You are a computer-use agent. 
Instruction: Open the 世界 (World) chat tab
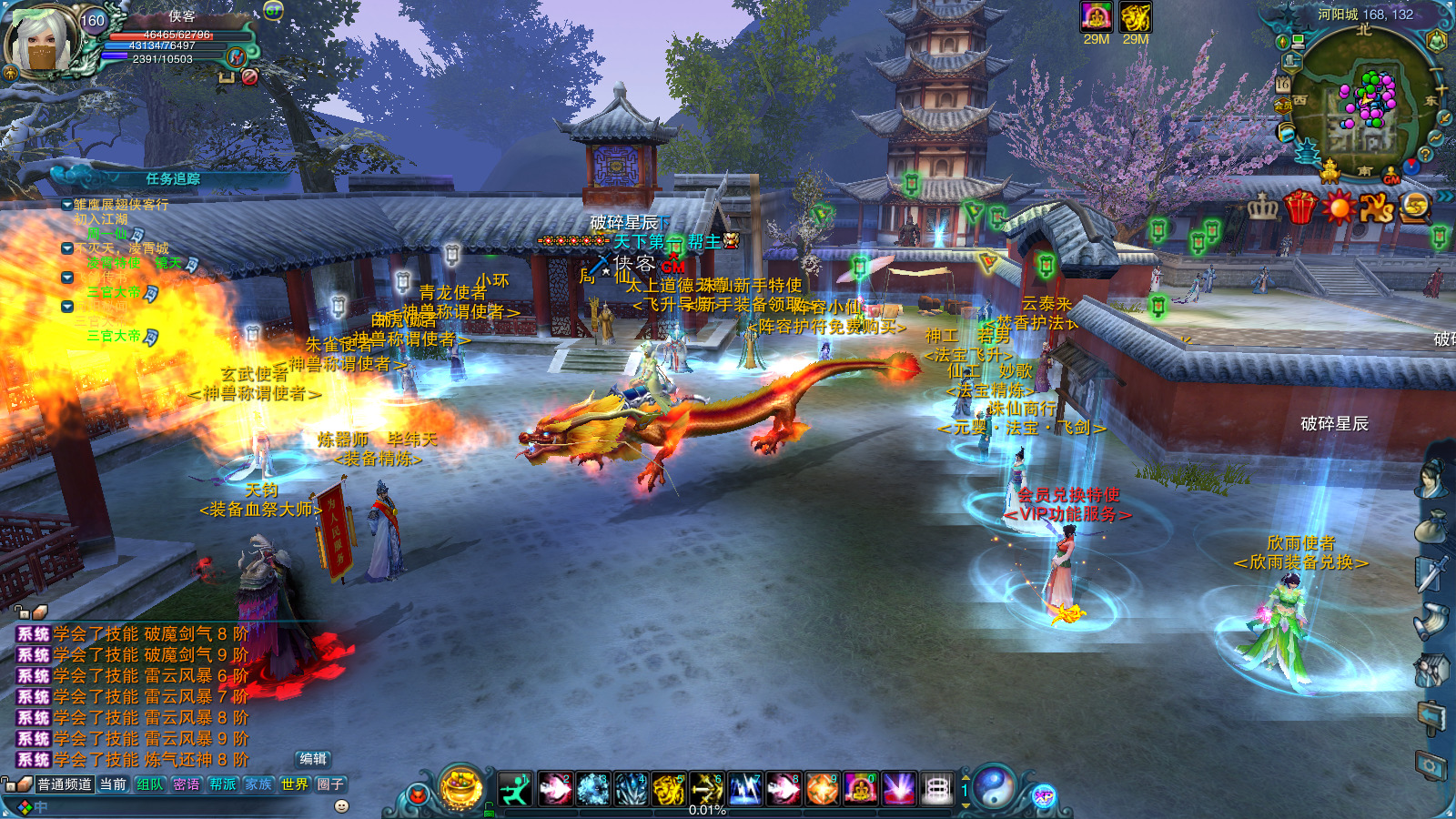[294, 784]
